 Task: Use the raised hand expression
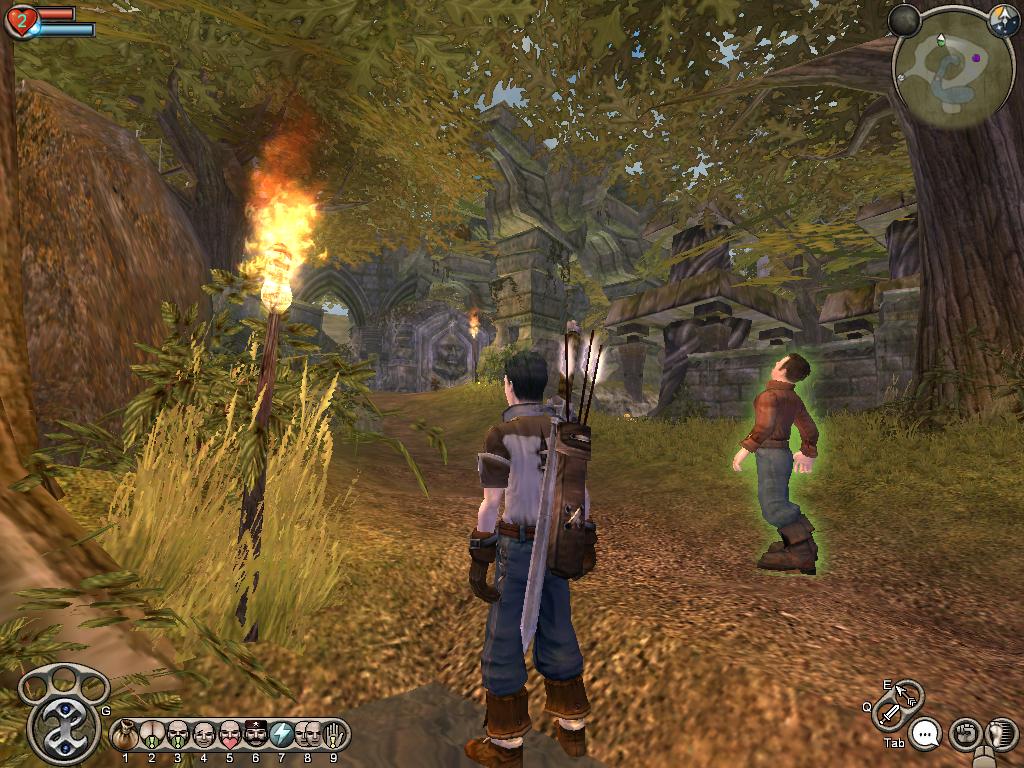point(334,735)
